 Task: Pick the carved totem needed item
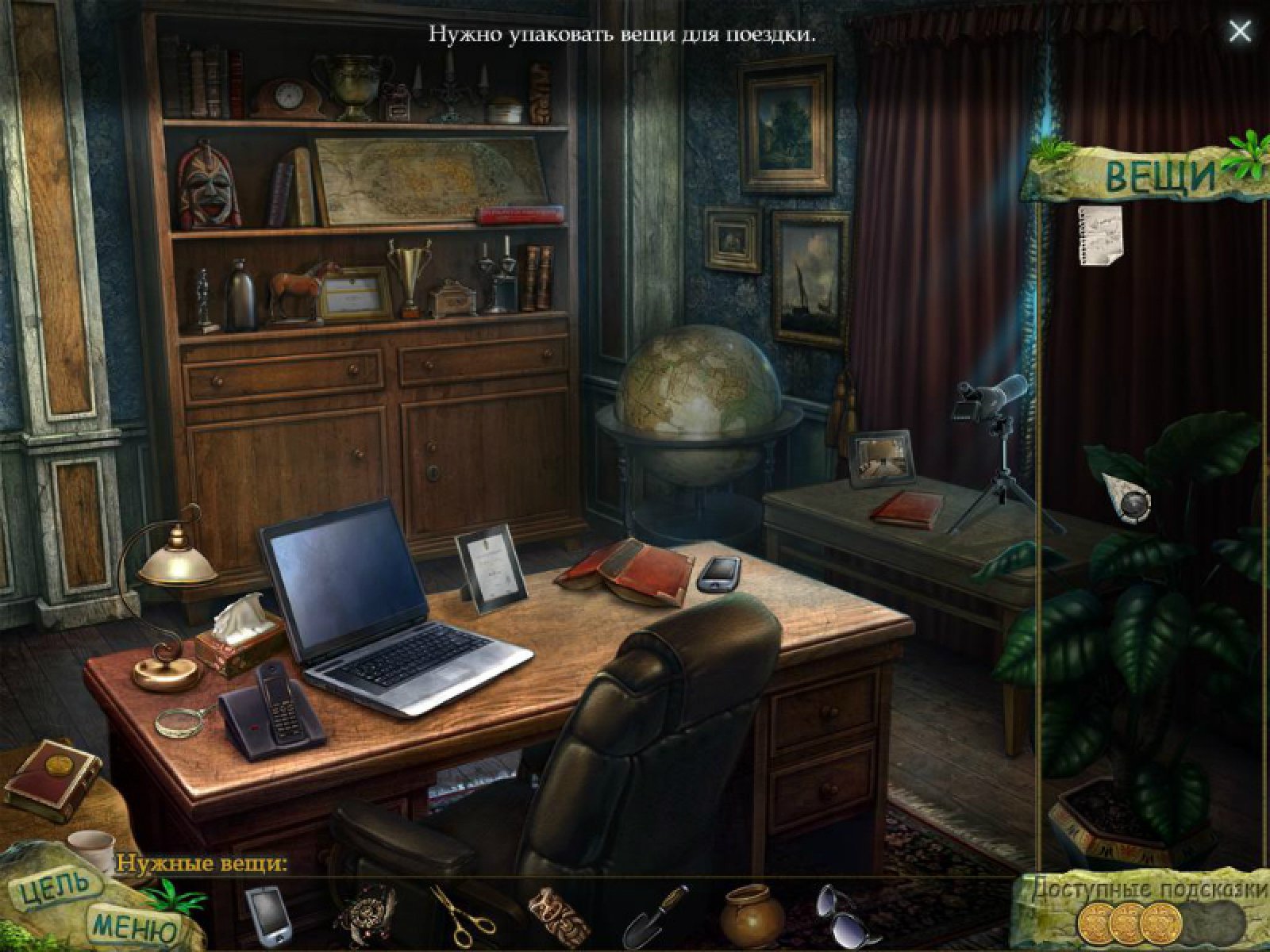click(x=560, y=916)
